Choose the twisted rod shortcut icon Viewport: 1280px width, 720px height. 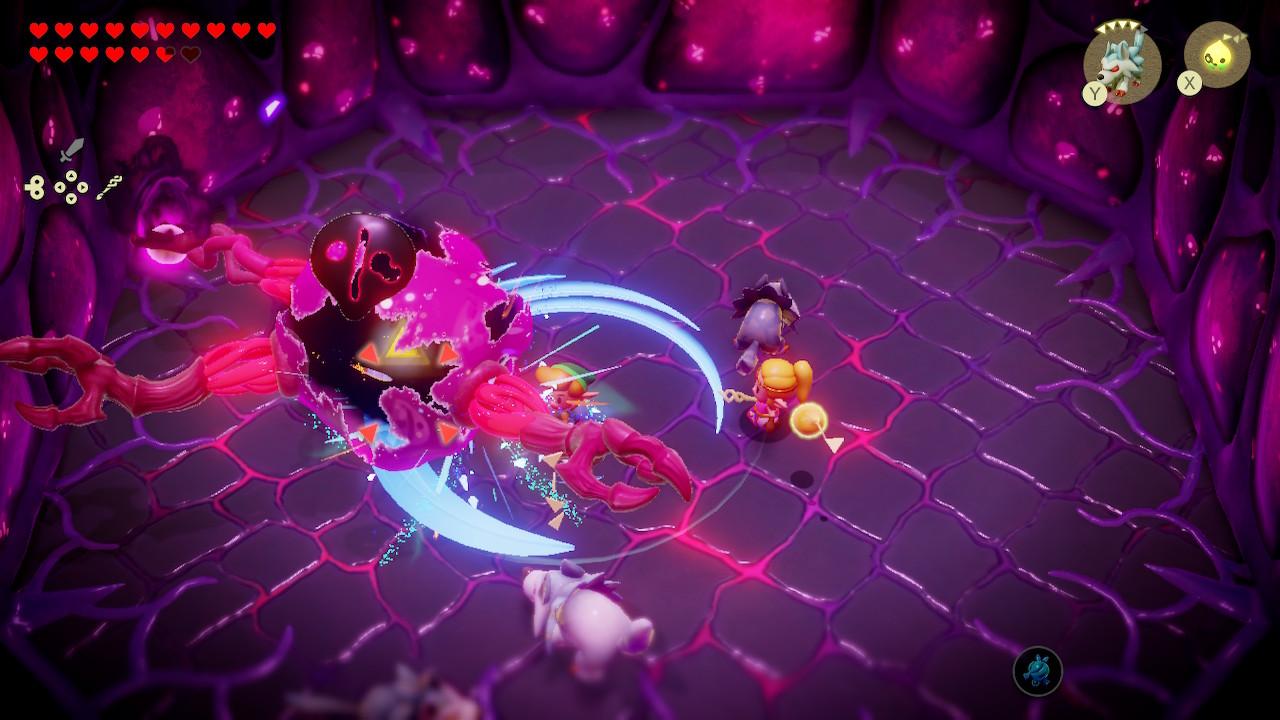pyautogui.click(x=109, y=187)
